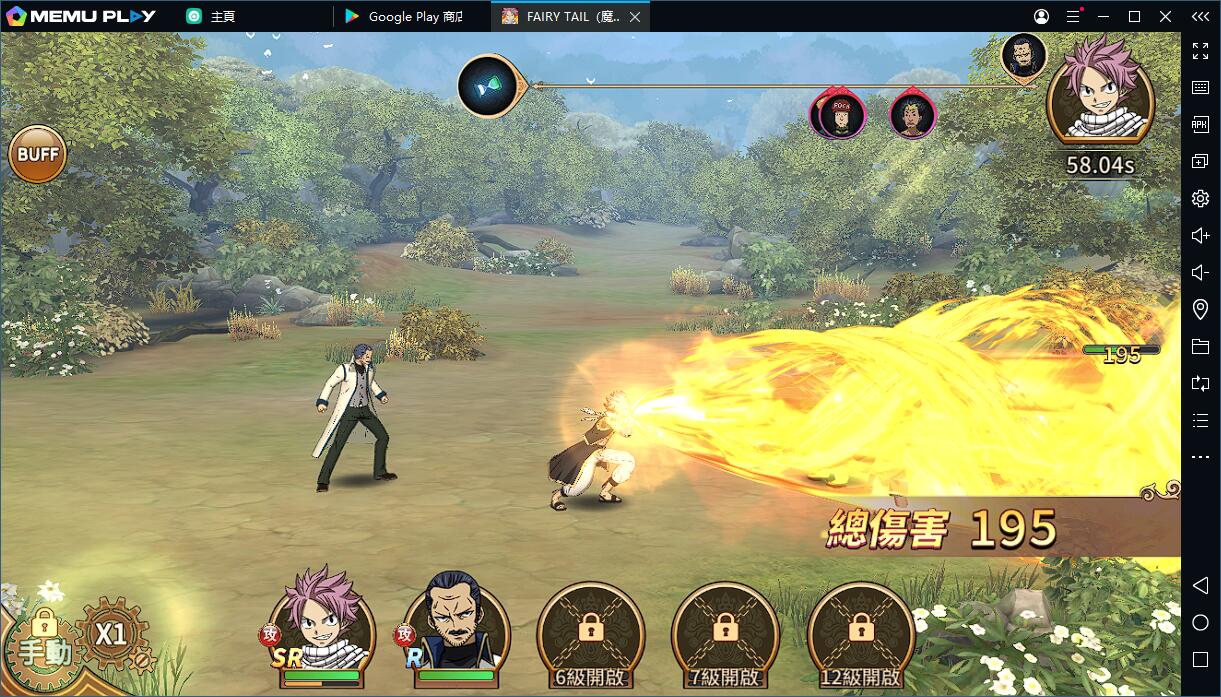Open the emulator settings gear
The image size is (1221, 697).
pyautogui.click(x=1200, y=199)
